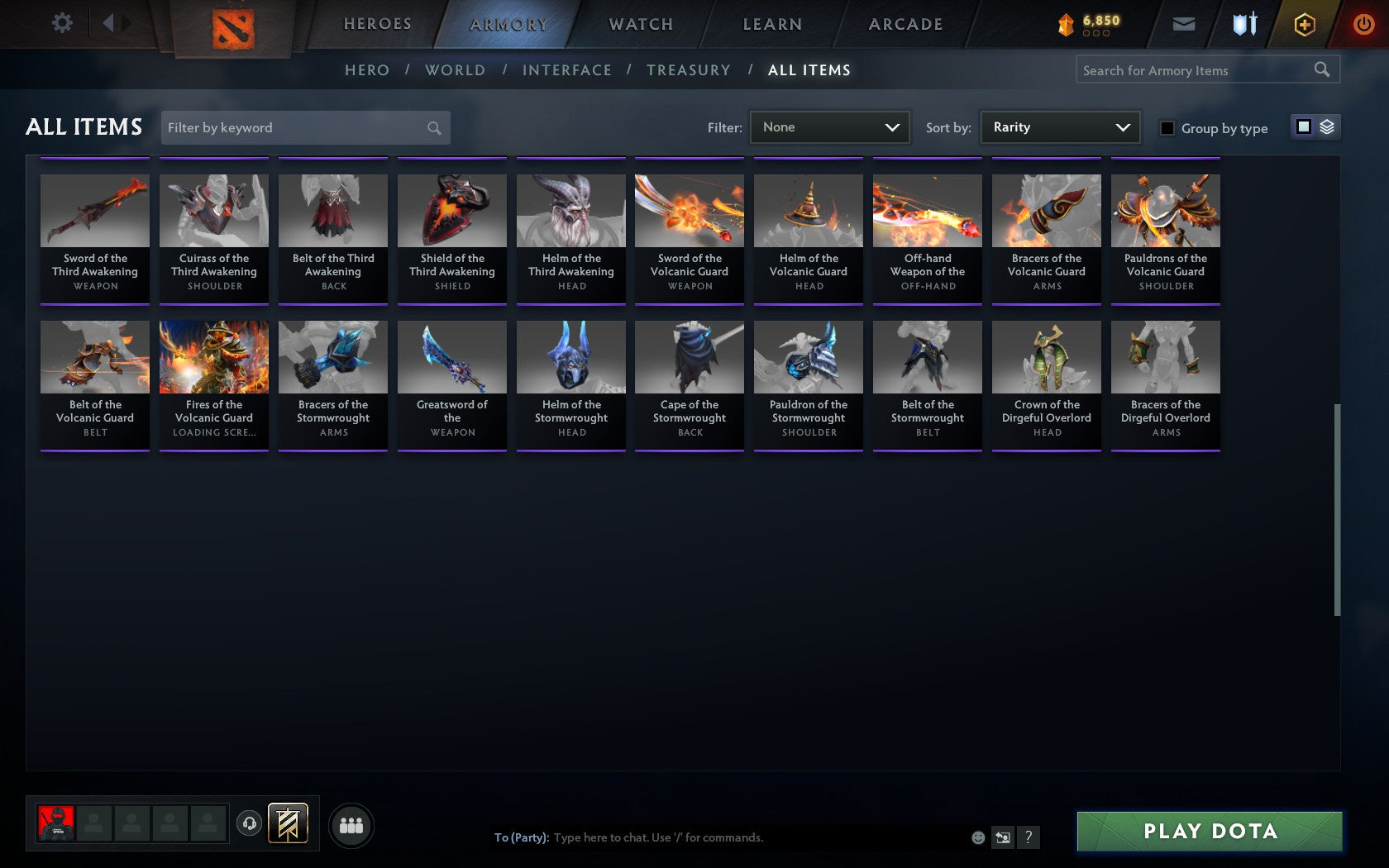Viewport: 1389px width, 868px height.
Task: Open the HEROES menu
Action: coord(377,24)
